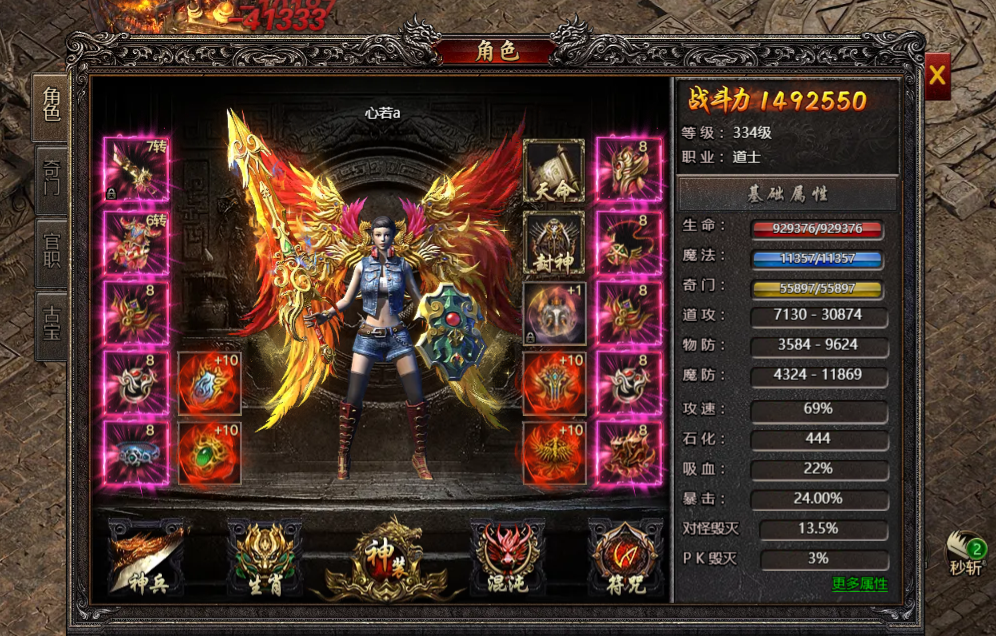The width and height of the screenshot is (996, 636).
Task: Select the 天命 equipment slot
Action: coord(554,171)
